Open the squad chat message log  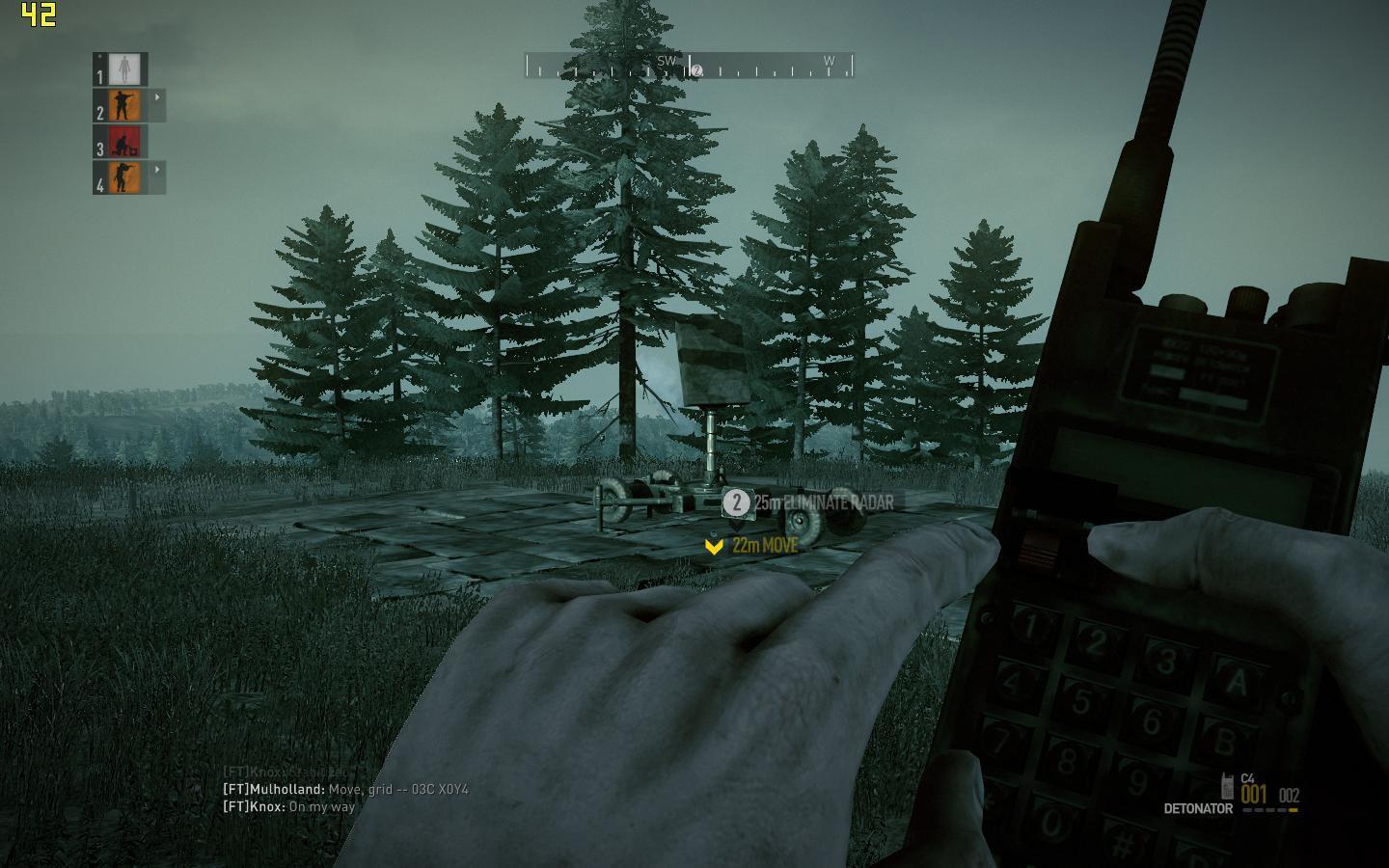(x=345, y=790)
